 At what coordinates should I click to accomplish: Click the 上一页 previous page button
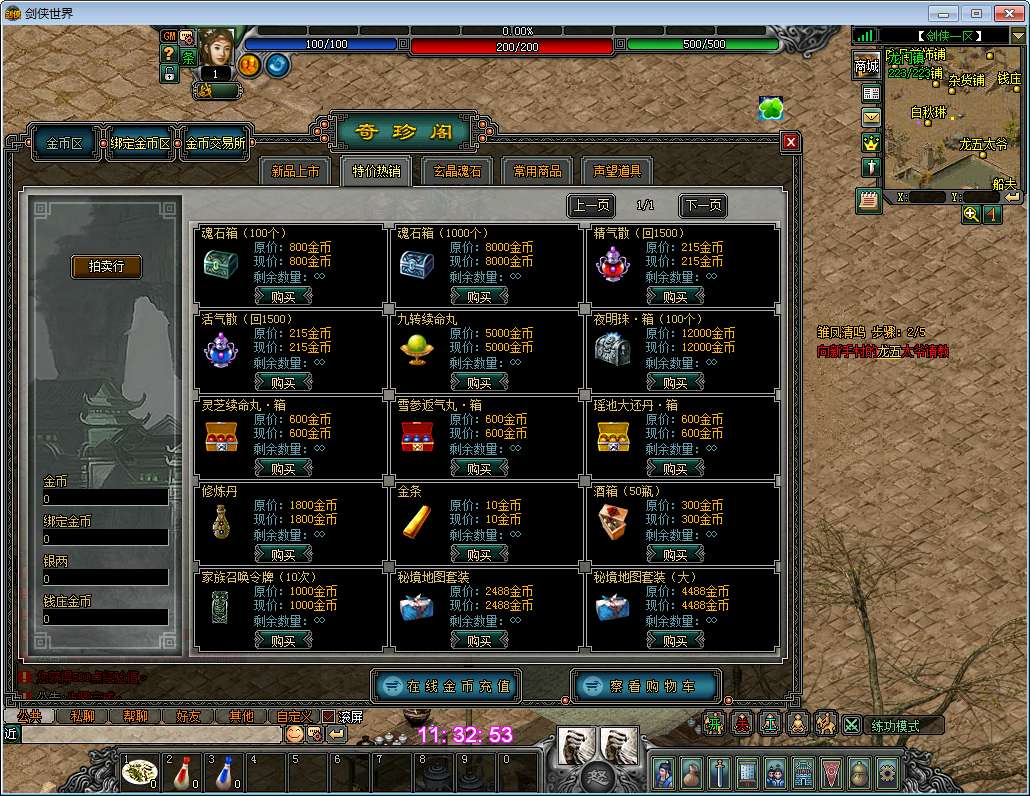[x=591, y=206]
